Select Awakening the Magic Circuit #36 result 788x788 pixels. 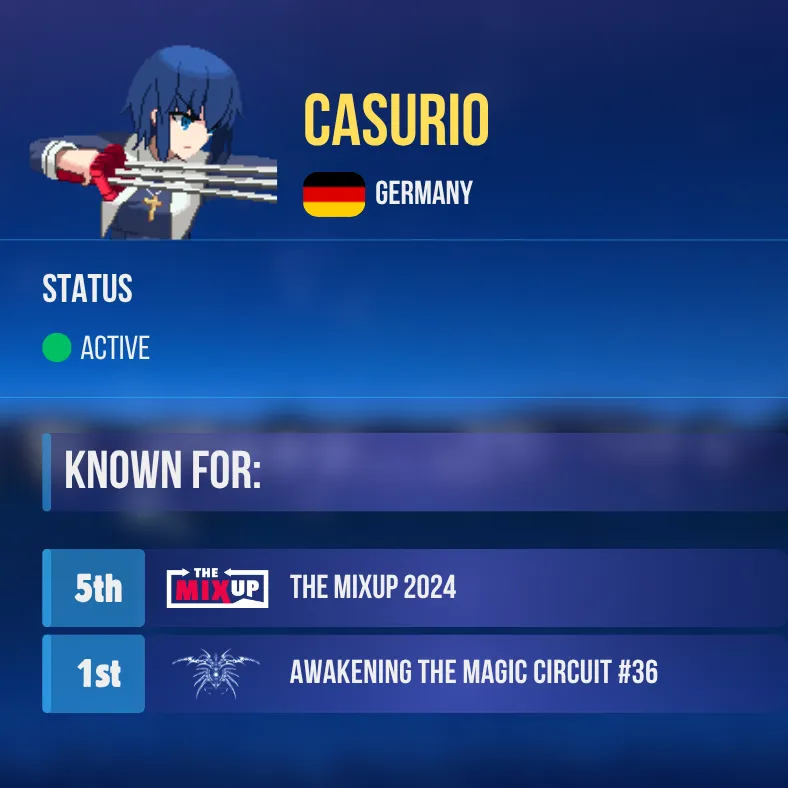point(473,673)
